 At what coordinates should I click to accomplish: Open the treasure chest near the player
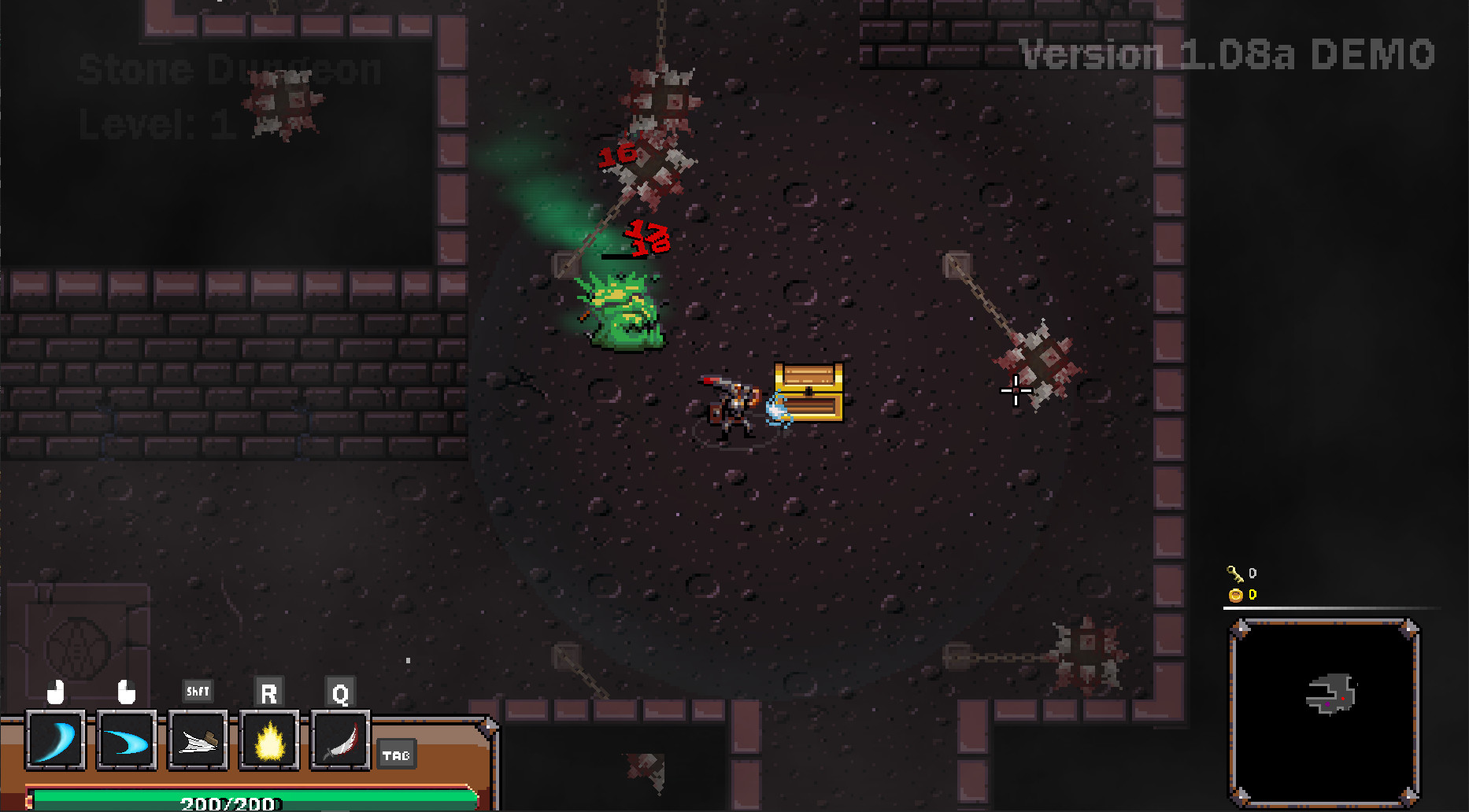click(x=809, y=391)
